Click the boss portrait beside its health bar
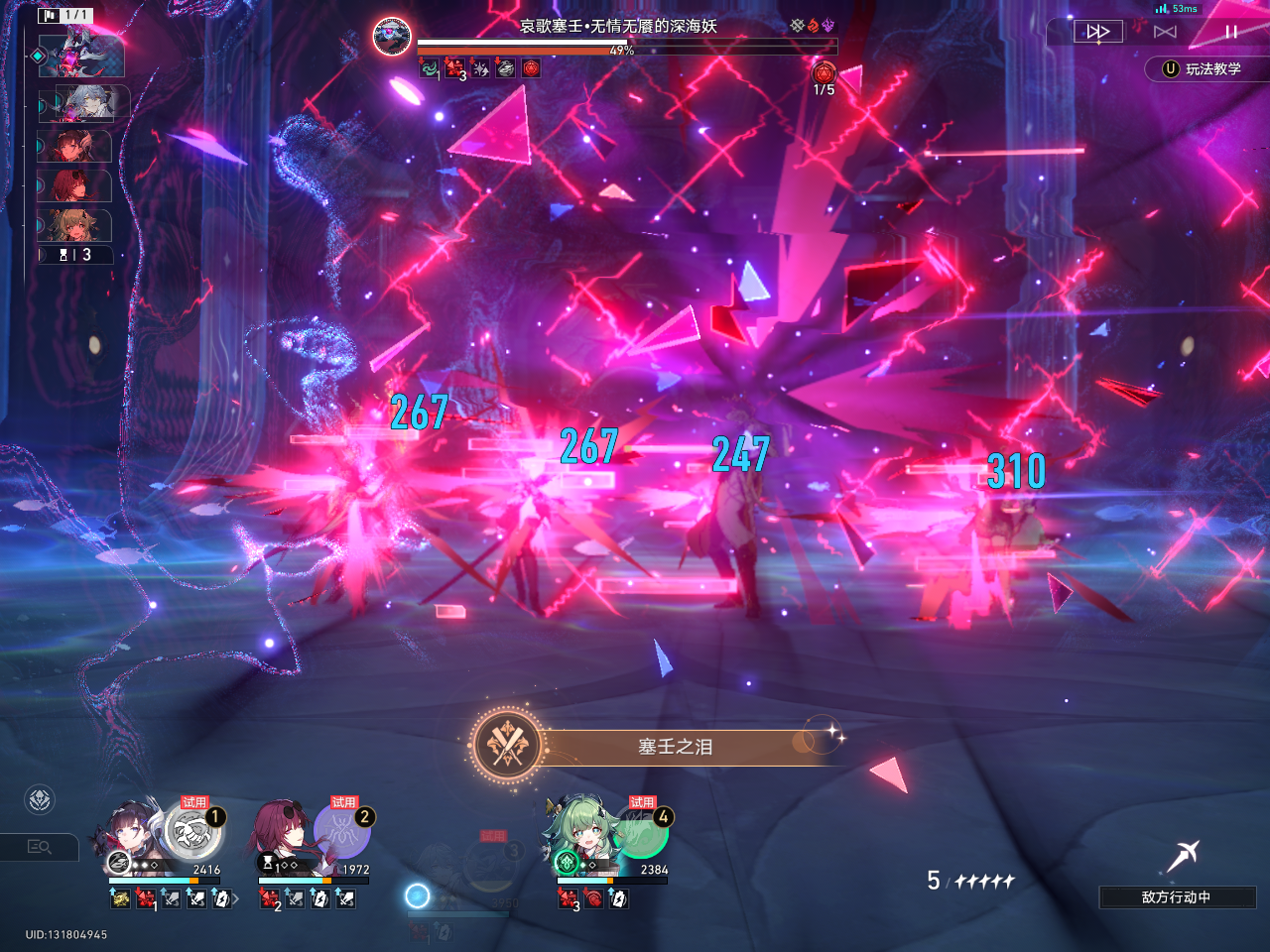 [392, 37]
